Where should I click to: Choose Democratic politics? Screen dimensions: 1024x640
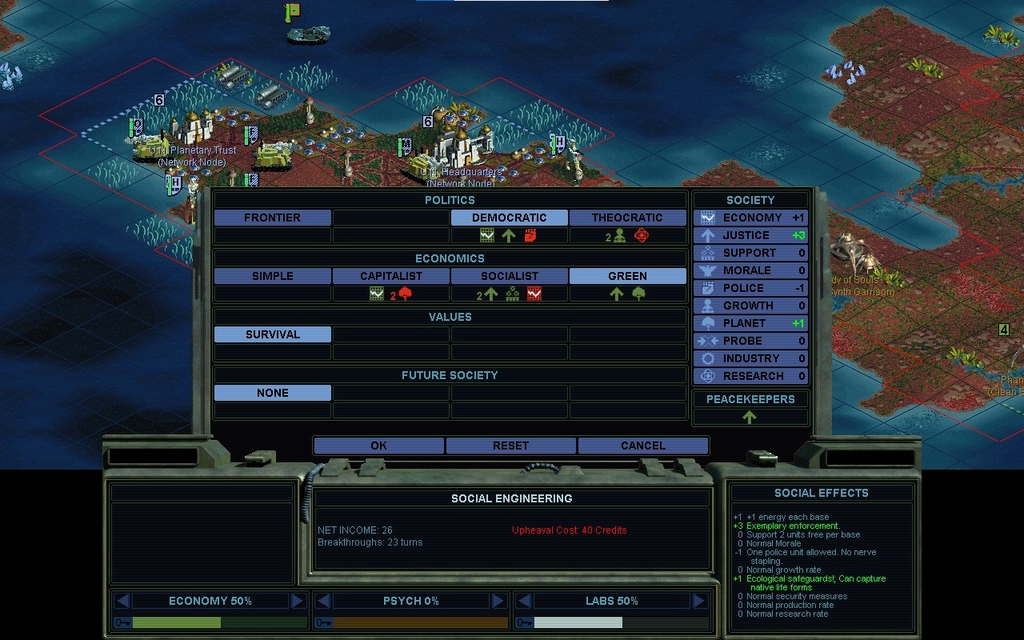click(x=509, y=218)
